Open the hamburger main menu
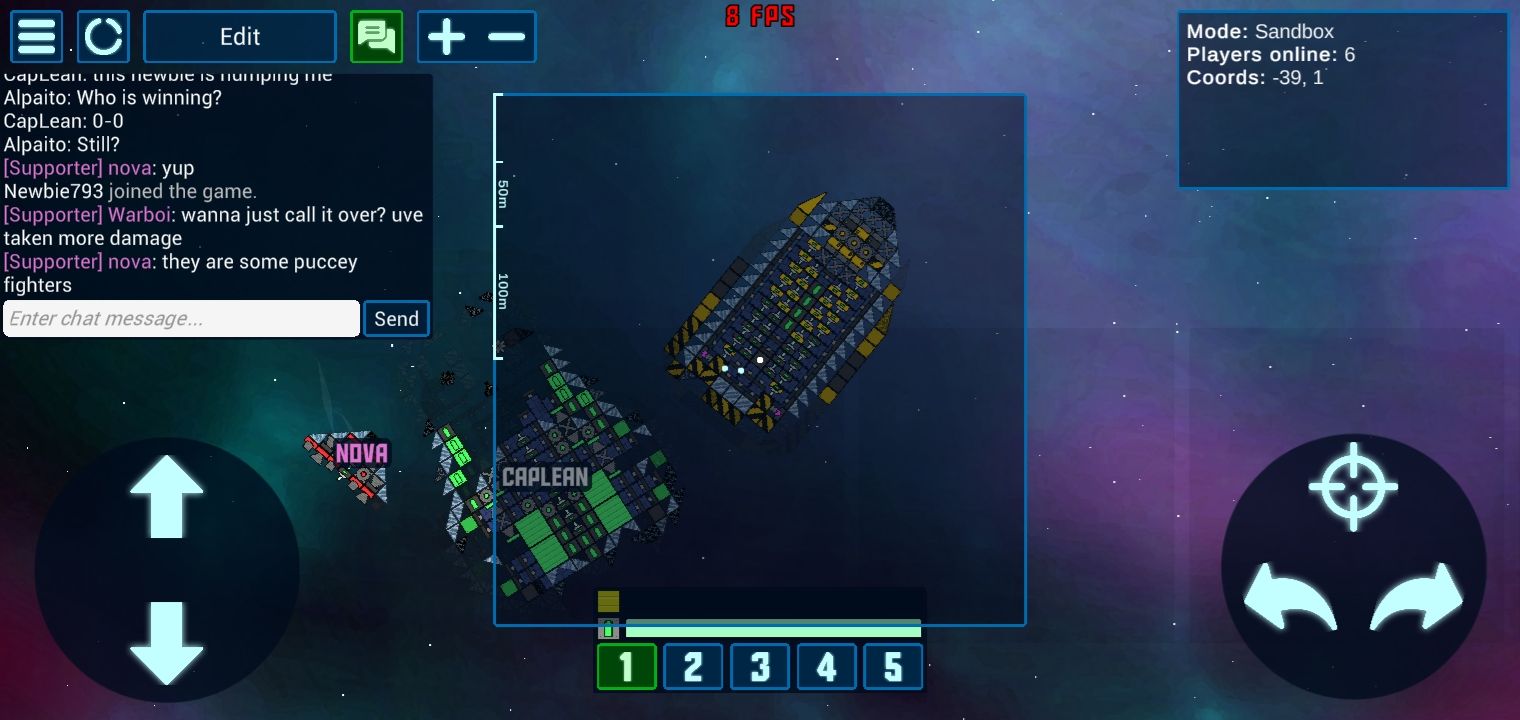 point(37,37)
